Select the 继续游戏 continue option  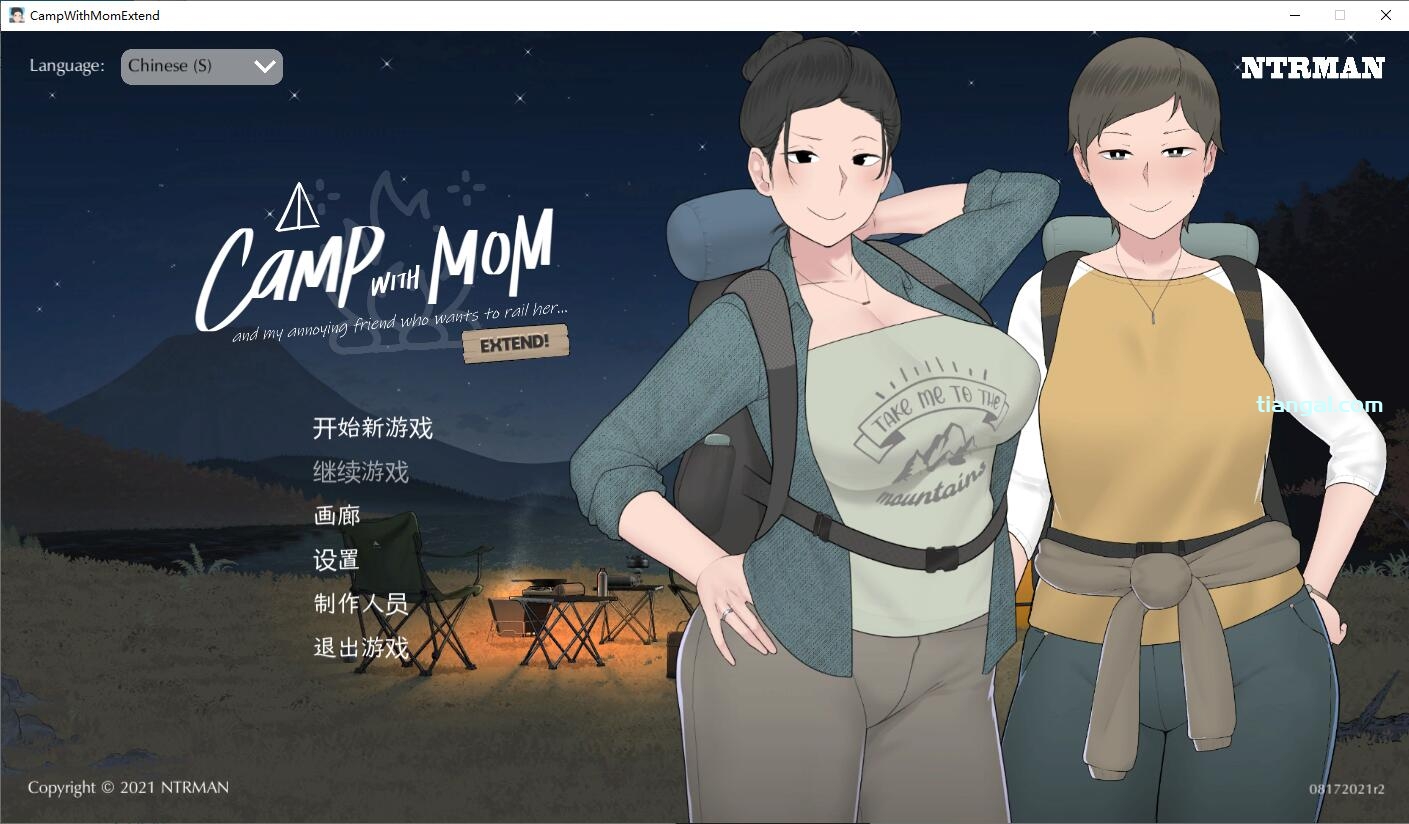361,471
